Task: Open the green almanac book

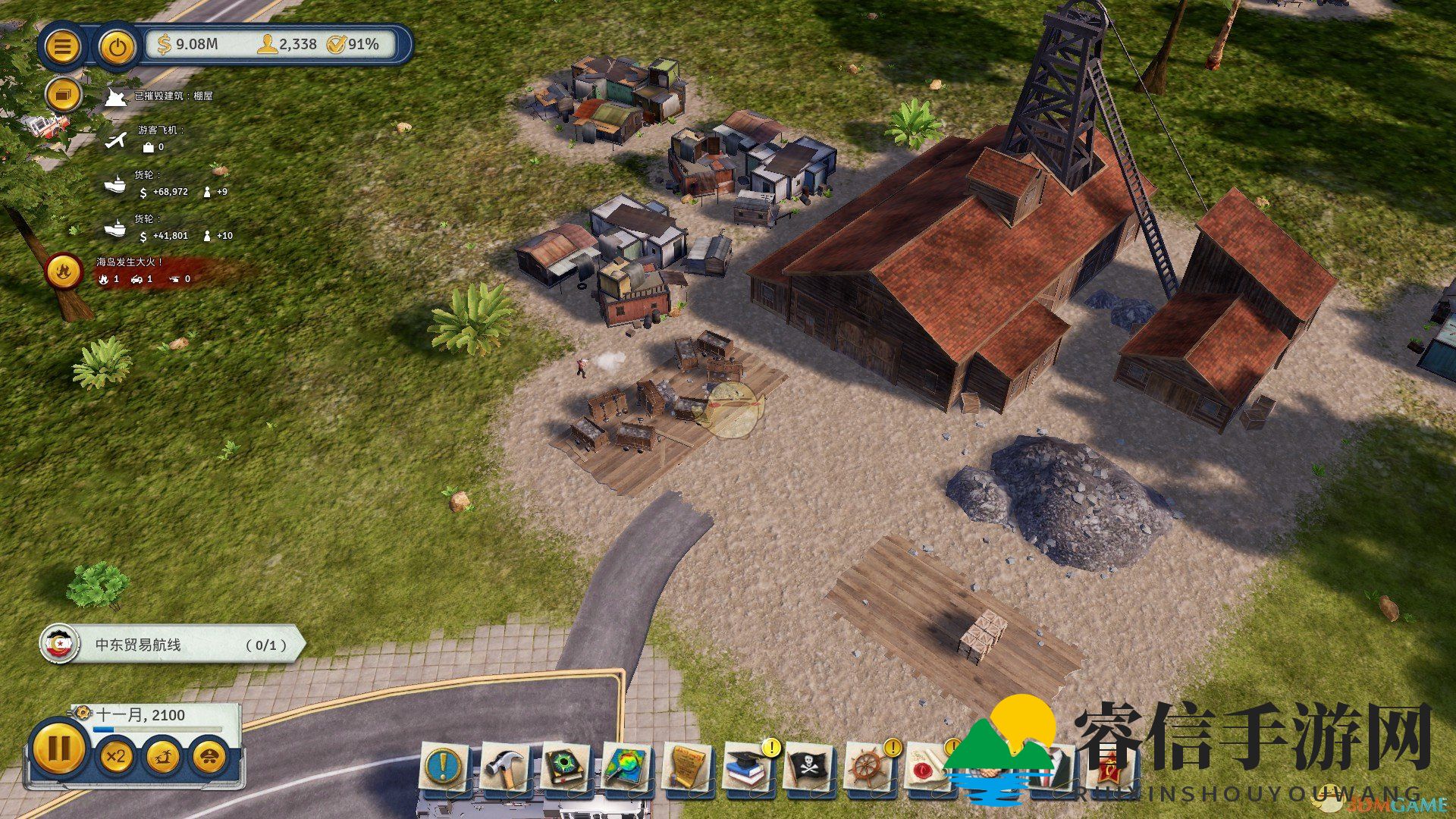Action: (566, 767)
